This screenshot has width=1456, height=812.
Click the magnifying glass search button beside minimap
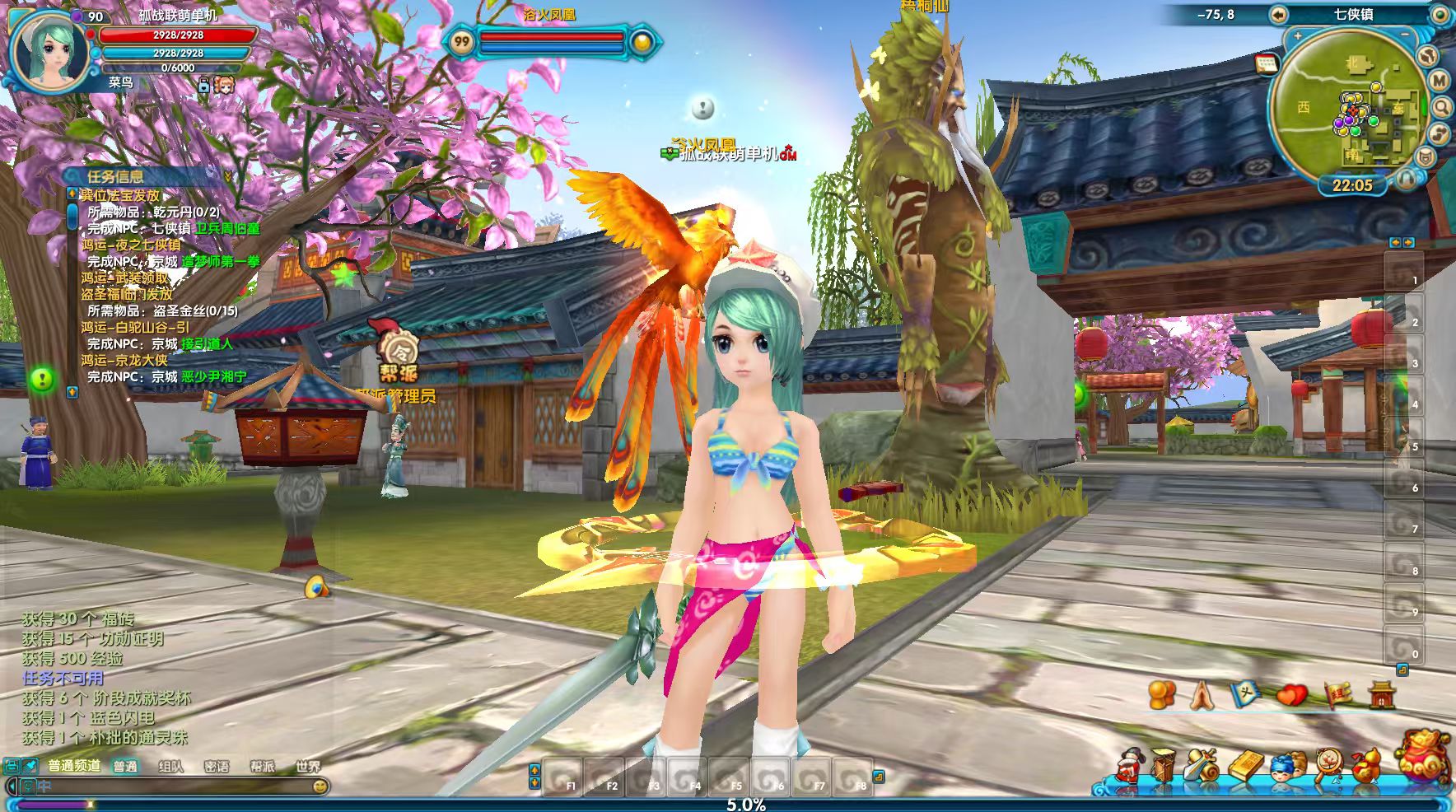[1442, 107]
